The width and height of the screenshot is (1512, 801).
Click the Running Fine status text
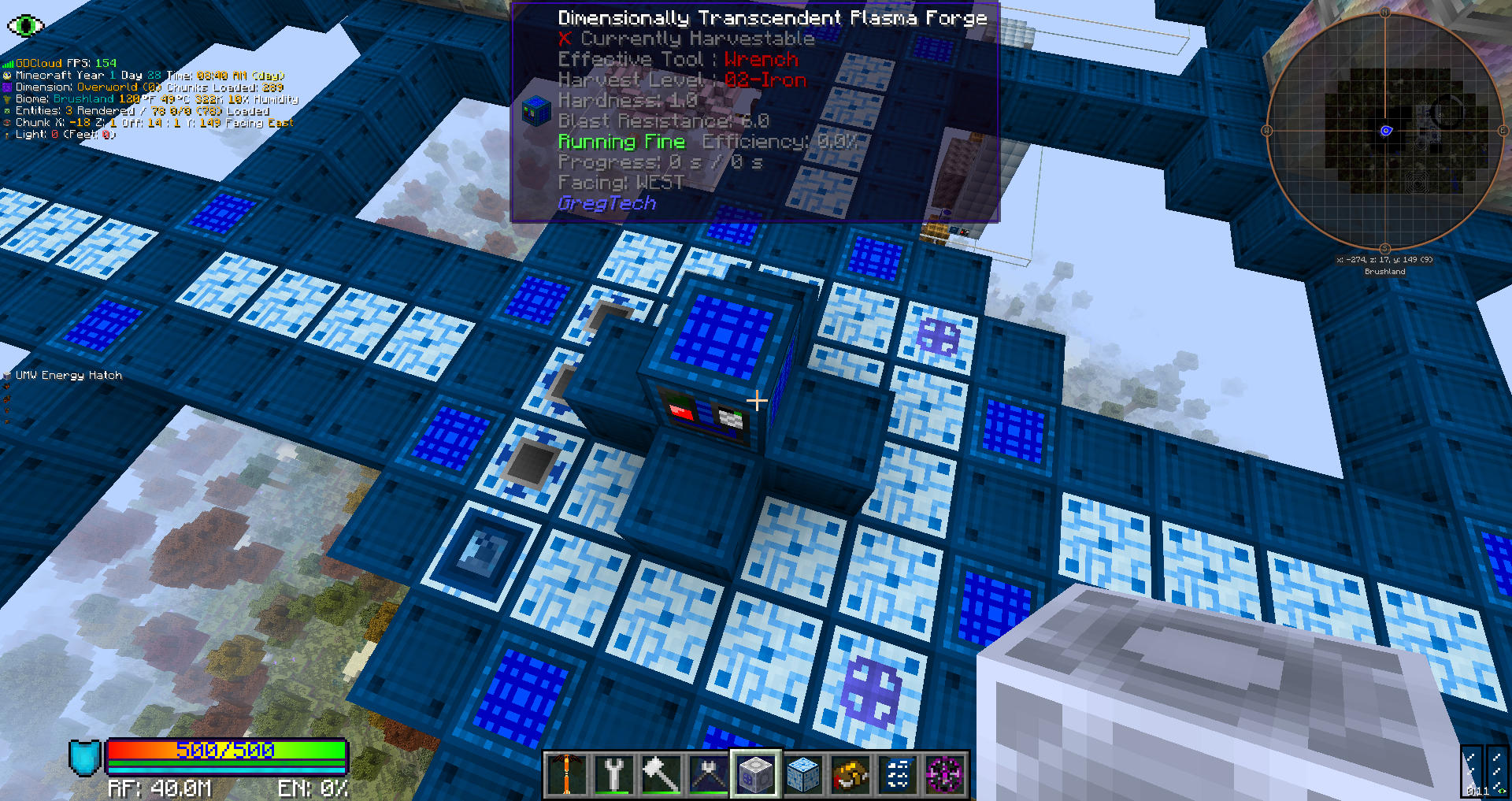coord(621,142)
